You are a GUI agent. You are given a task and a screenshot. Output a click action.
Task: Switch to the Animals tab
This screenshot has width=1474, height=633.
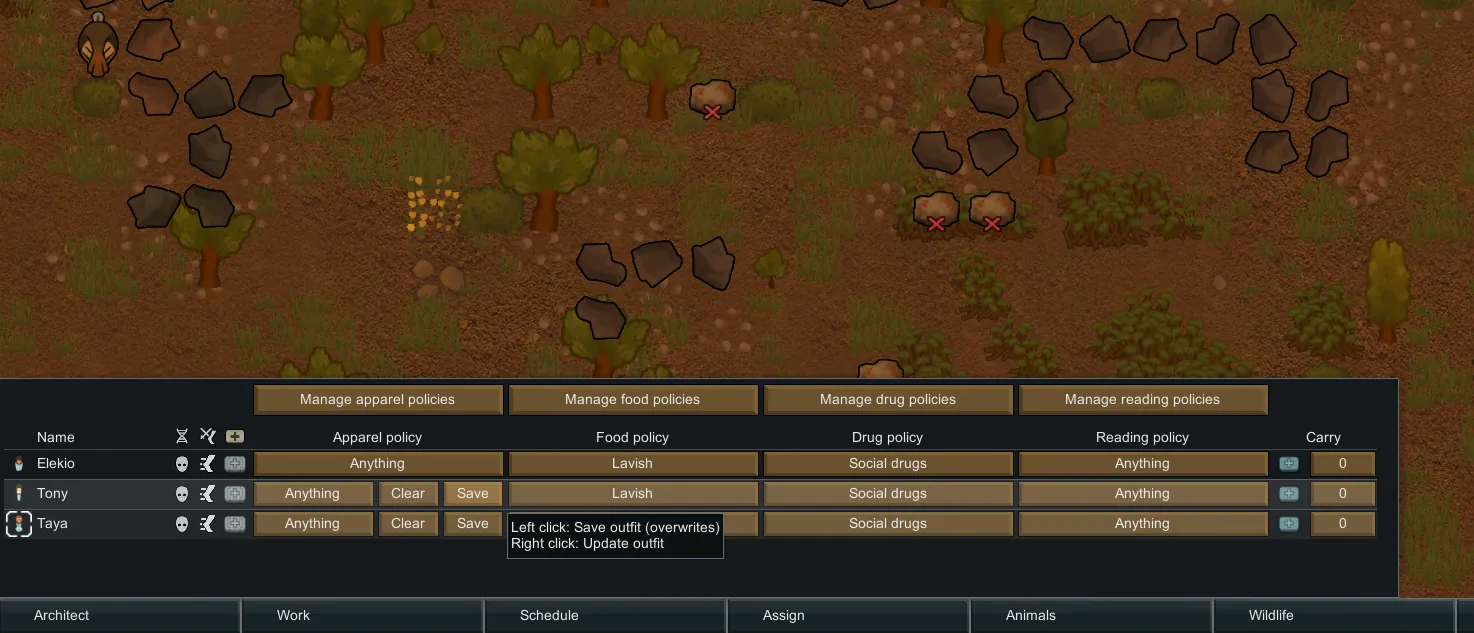1030,616
